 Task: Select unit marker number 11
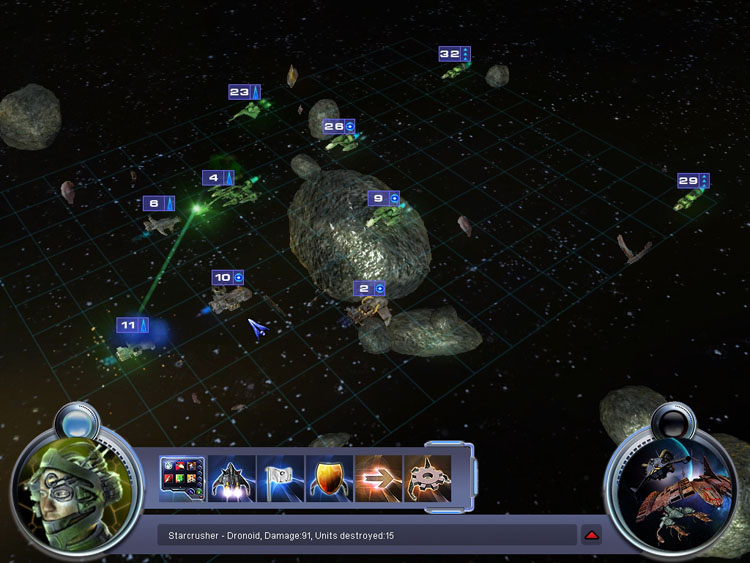(x=132, y=325)
